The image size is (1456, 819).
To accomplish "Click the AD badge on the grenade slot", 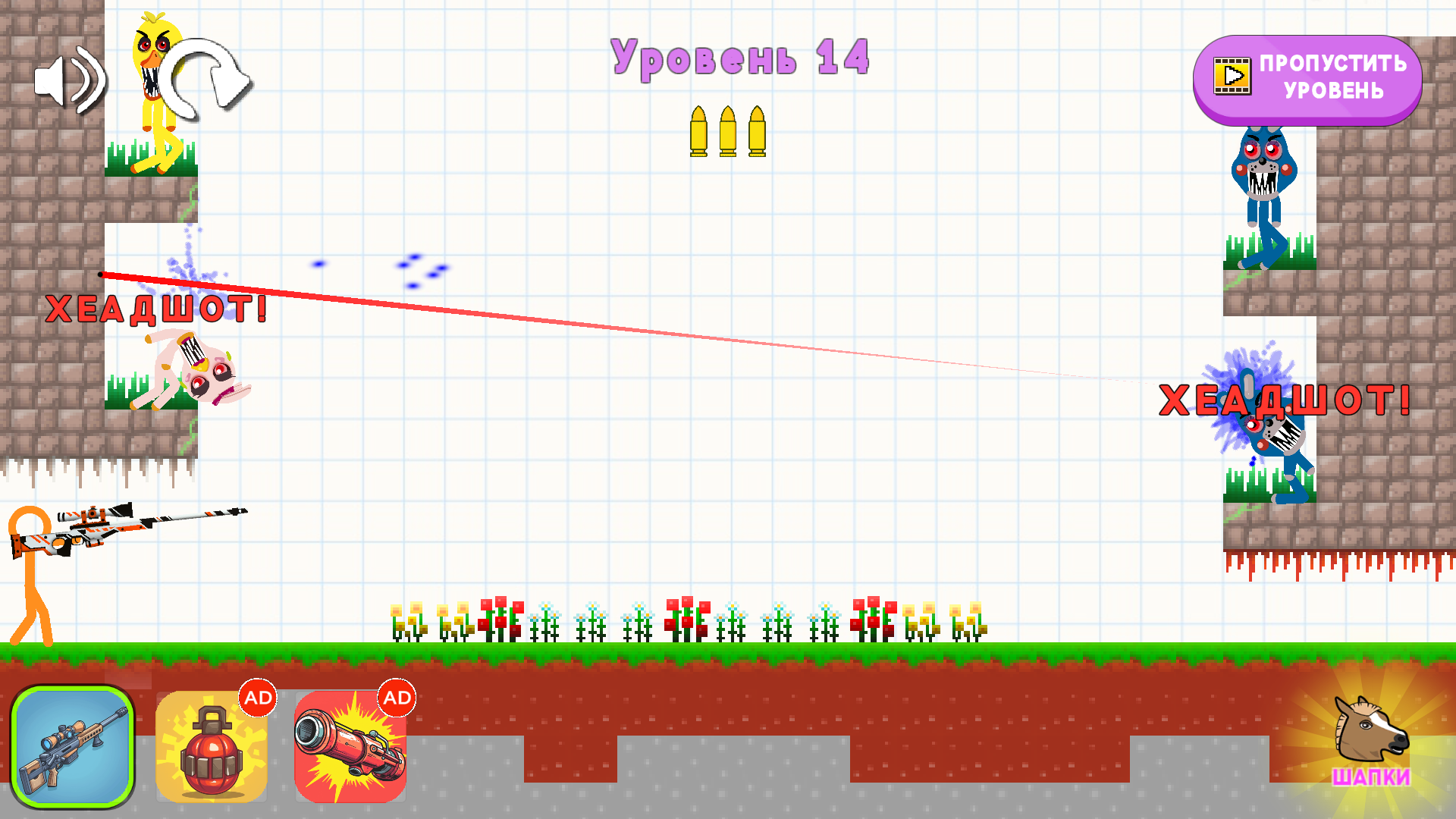I will tap(258, 698).
